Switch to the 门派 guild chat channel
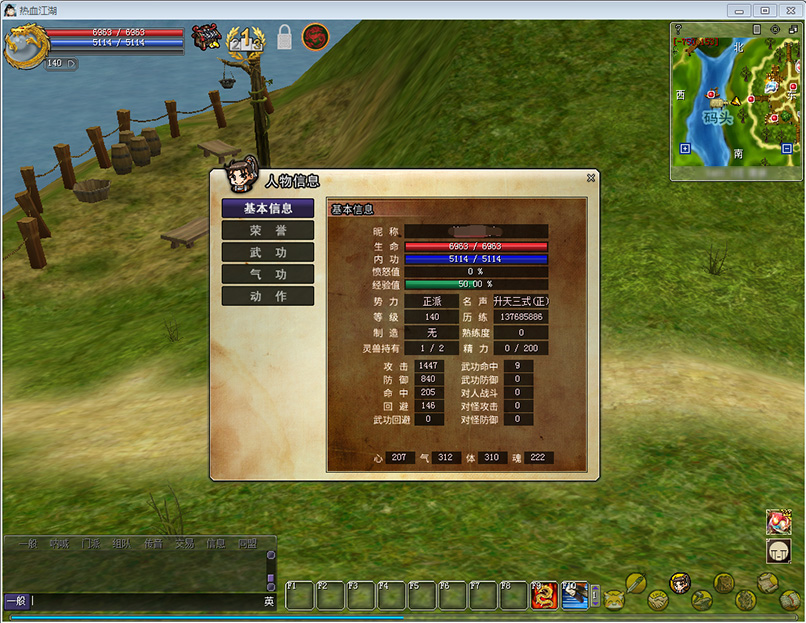The image size is (806, 623). 90,544
